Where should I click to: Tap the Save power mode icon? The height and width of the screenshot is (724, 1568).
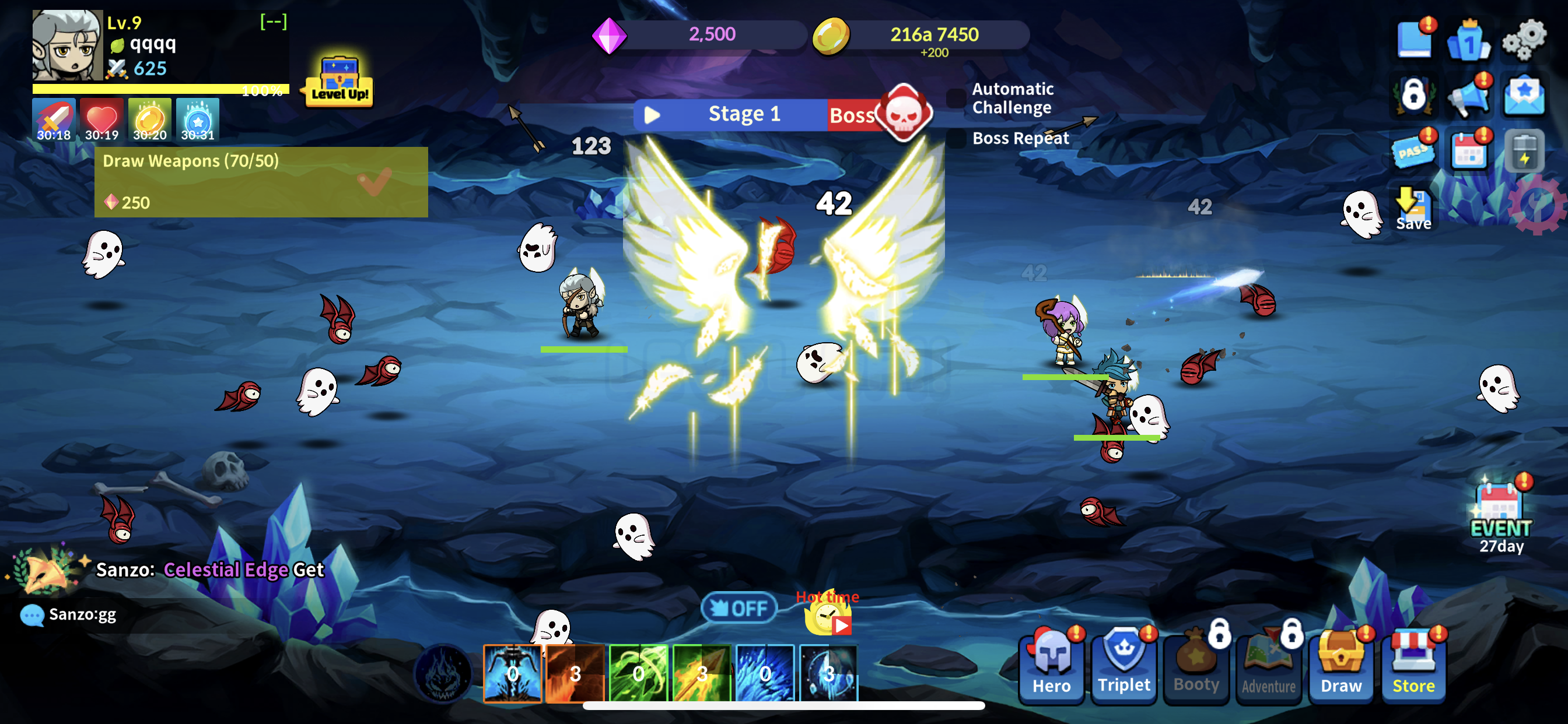click(x=1413, y=209)
